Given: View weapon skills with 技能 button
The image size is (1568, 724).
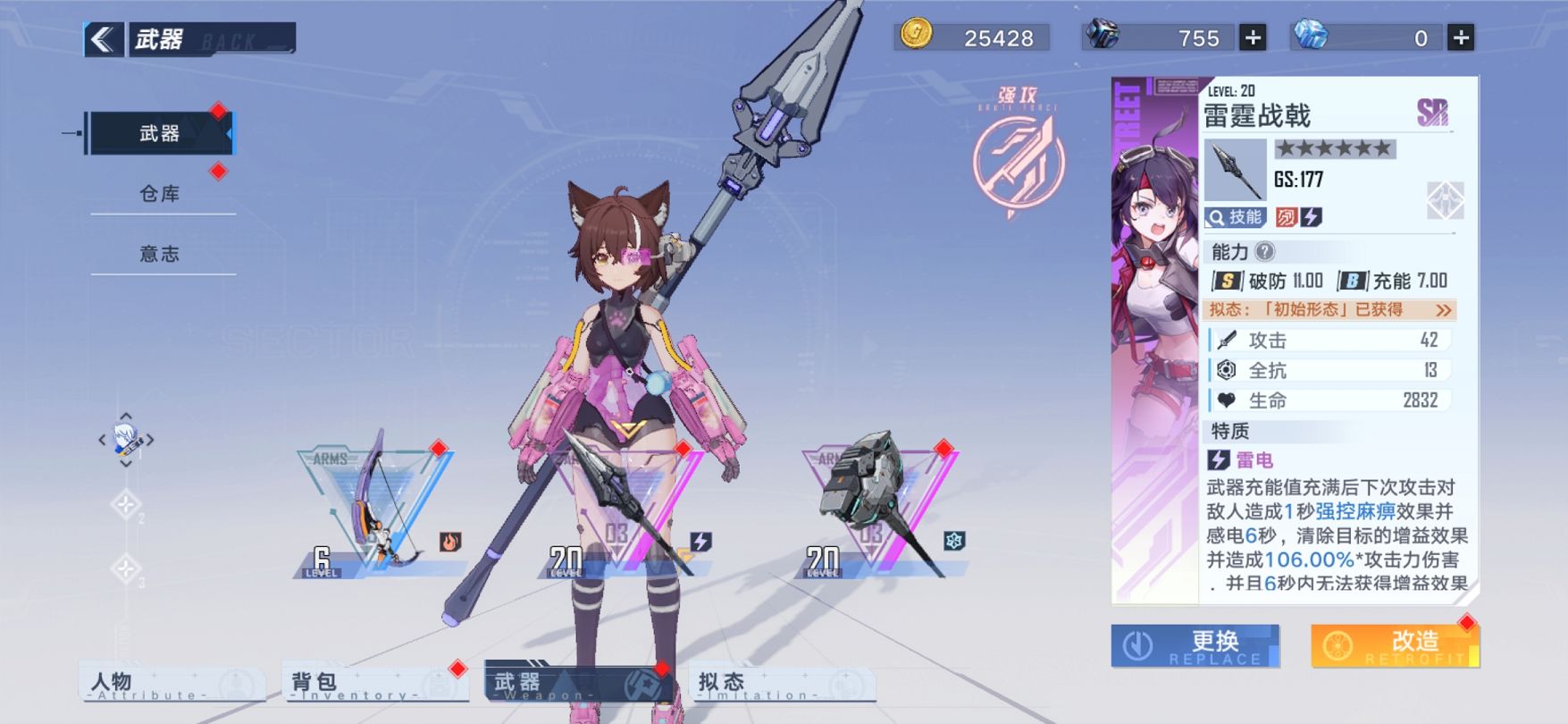Looking at the screenshot, I should tap(1236, 216).
